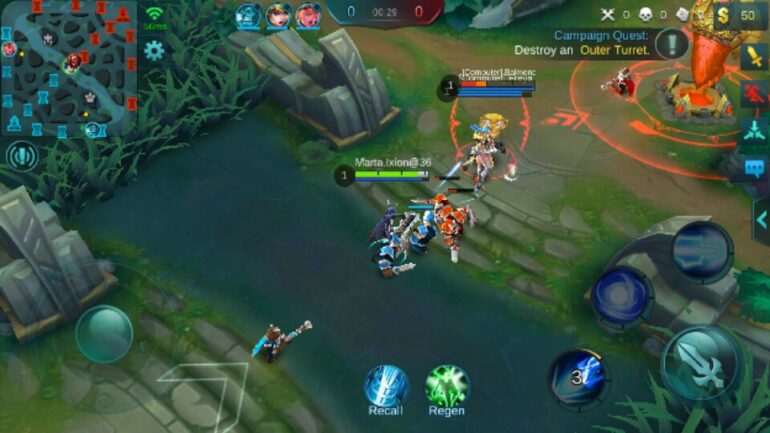Image resolution: width=770 pixels, height=433 pixels.
Task: Tap the movement joystick knob
Action: 104,333
